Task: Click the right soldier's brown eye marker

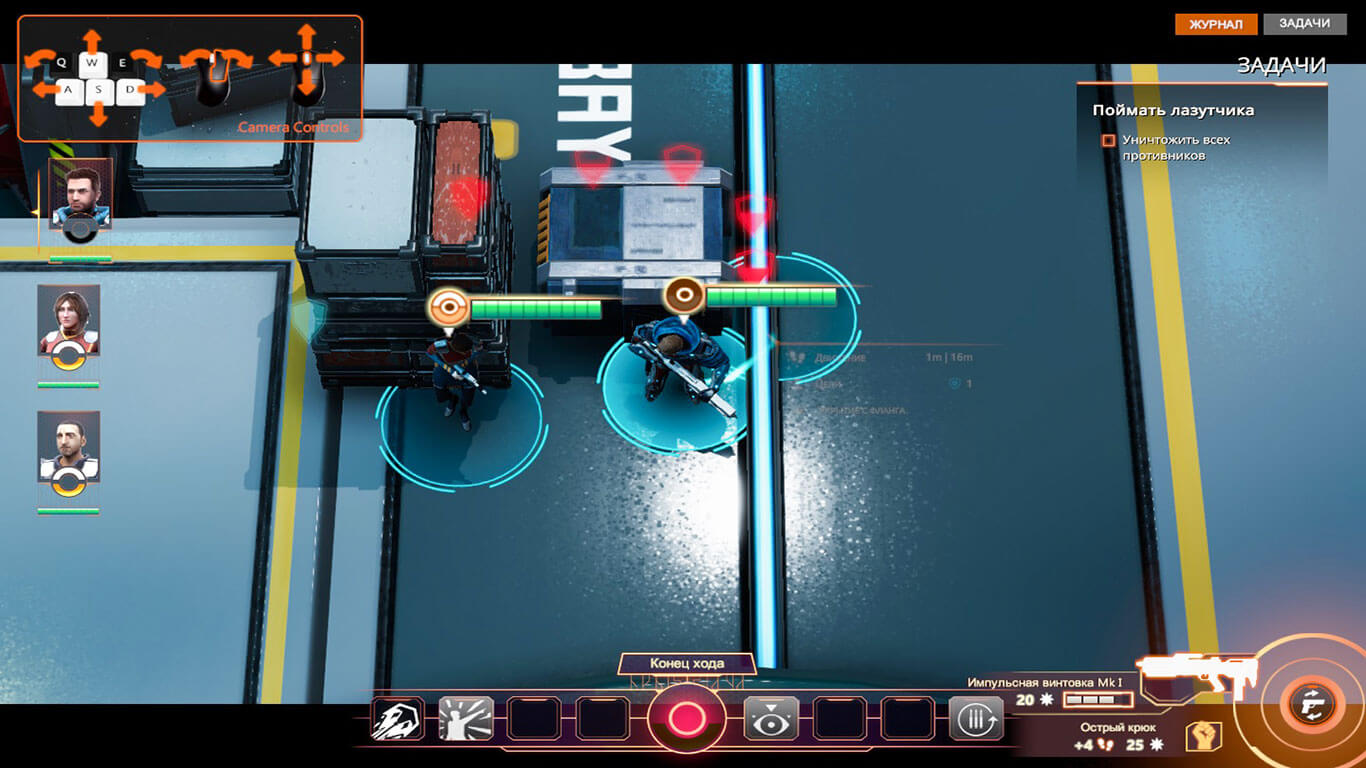Action: (684, 295)
